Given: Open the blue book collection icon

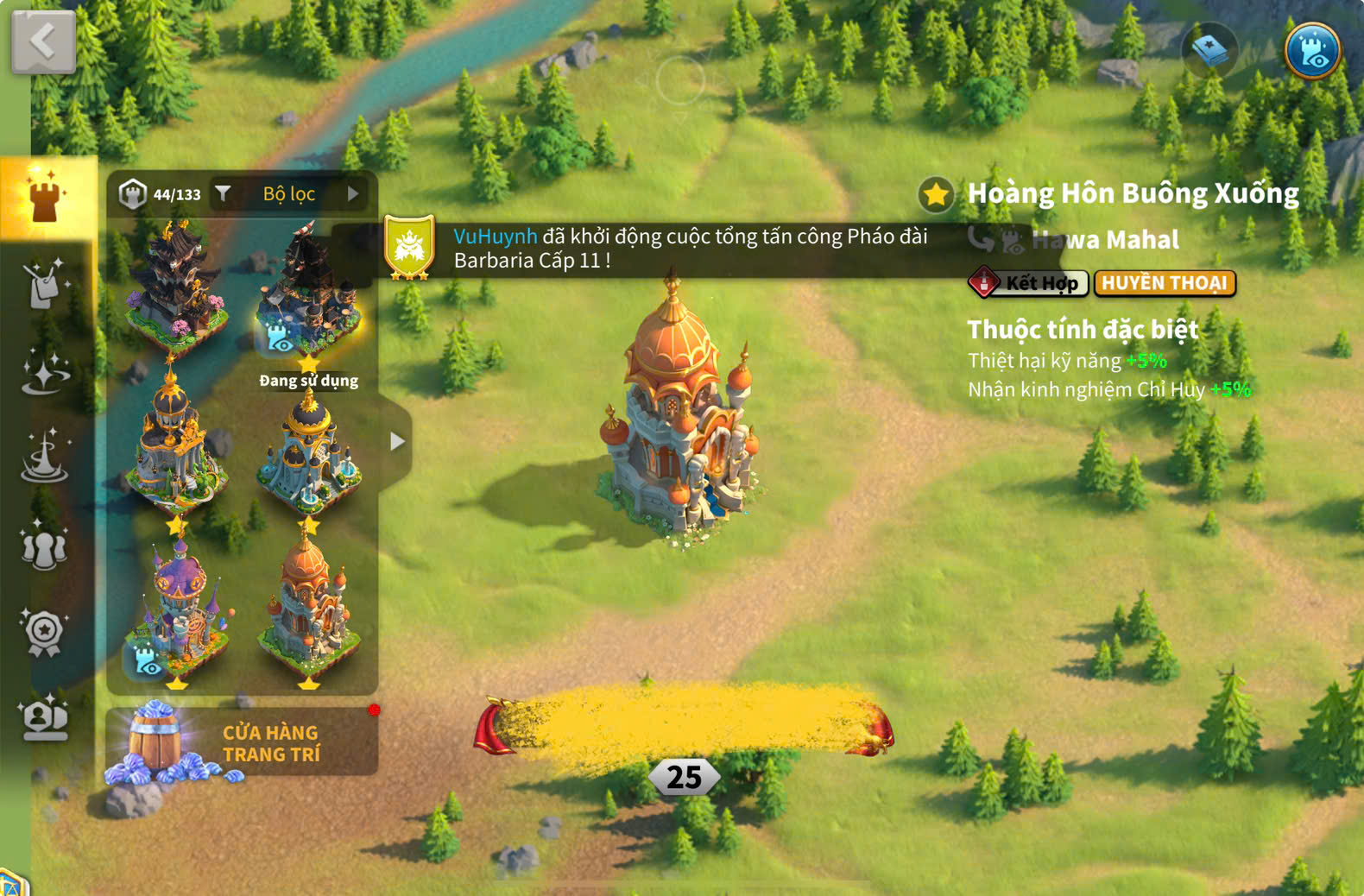Looking at the screenshot, I should click(x=1209, y=50).
